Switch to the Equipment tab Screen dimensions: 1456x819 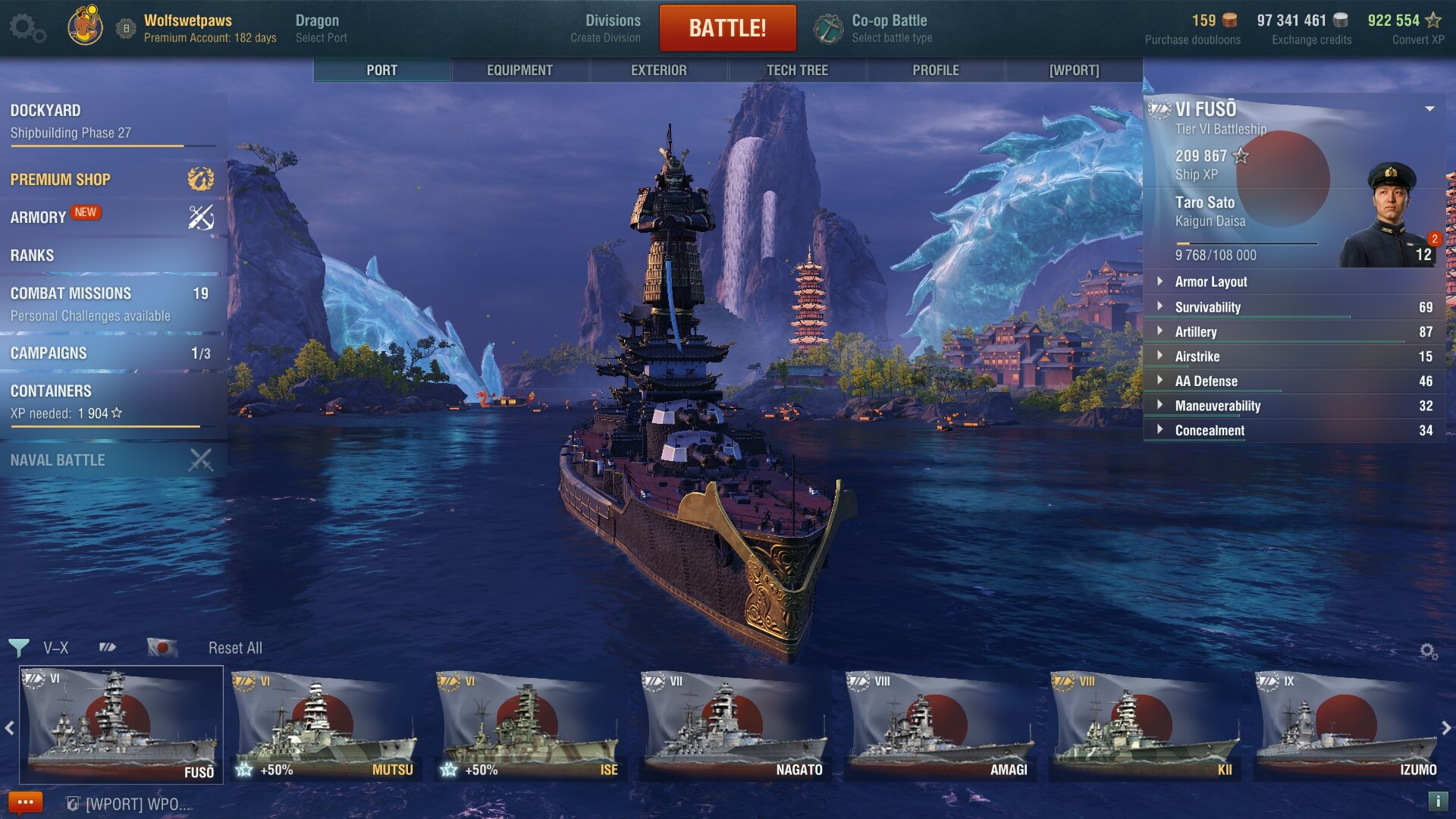click(519, 71)
